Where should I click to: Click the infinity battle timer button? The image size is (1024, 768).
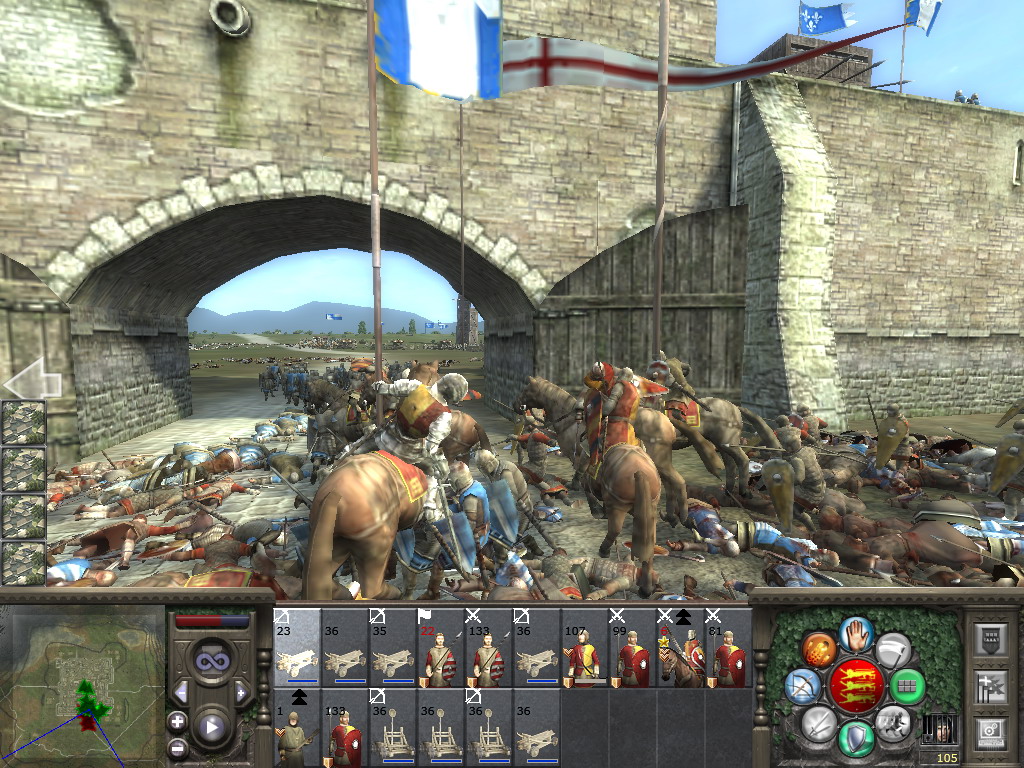210,661
